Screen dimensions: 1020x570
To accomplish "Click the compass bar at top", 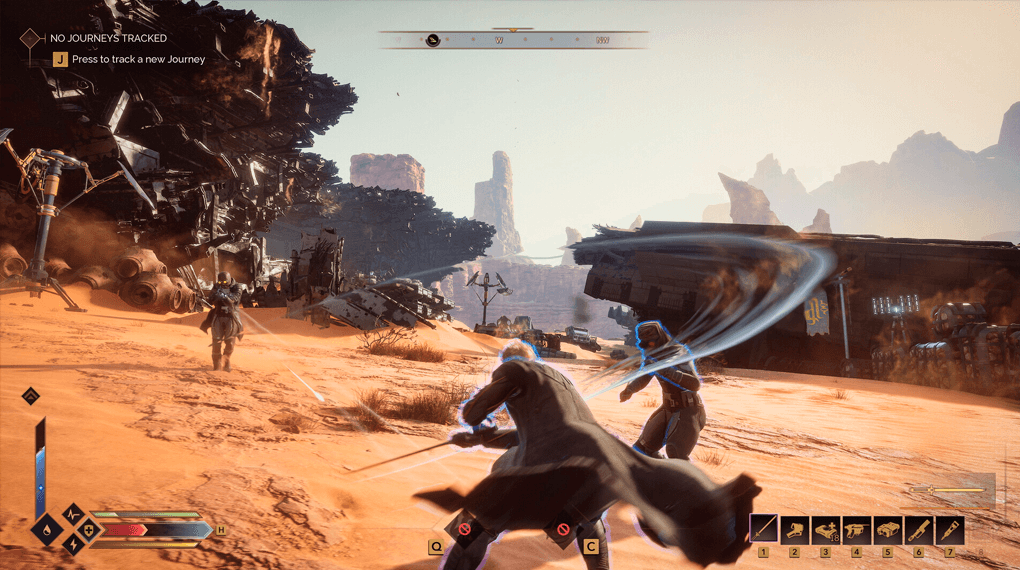I will point(513,41).
